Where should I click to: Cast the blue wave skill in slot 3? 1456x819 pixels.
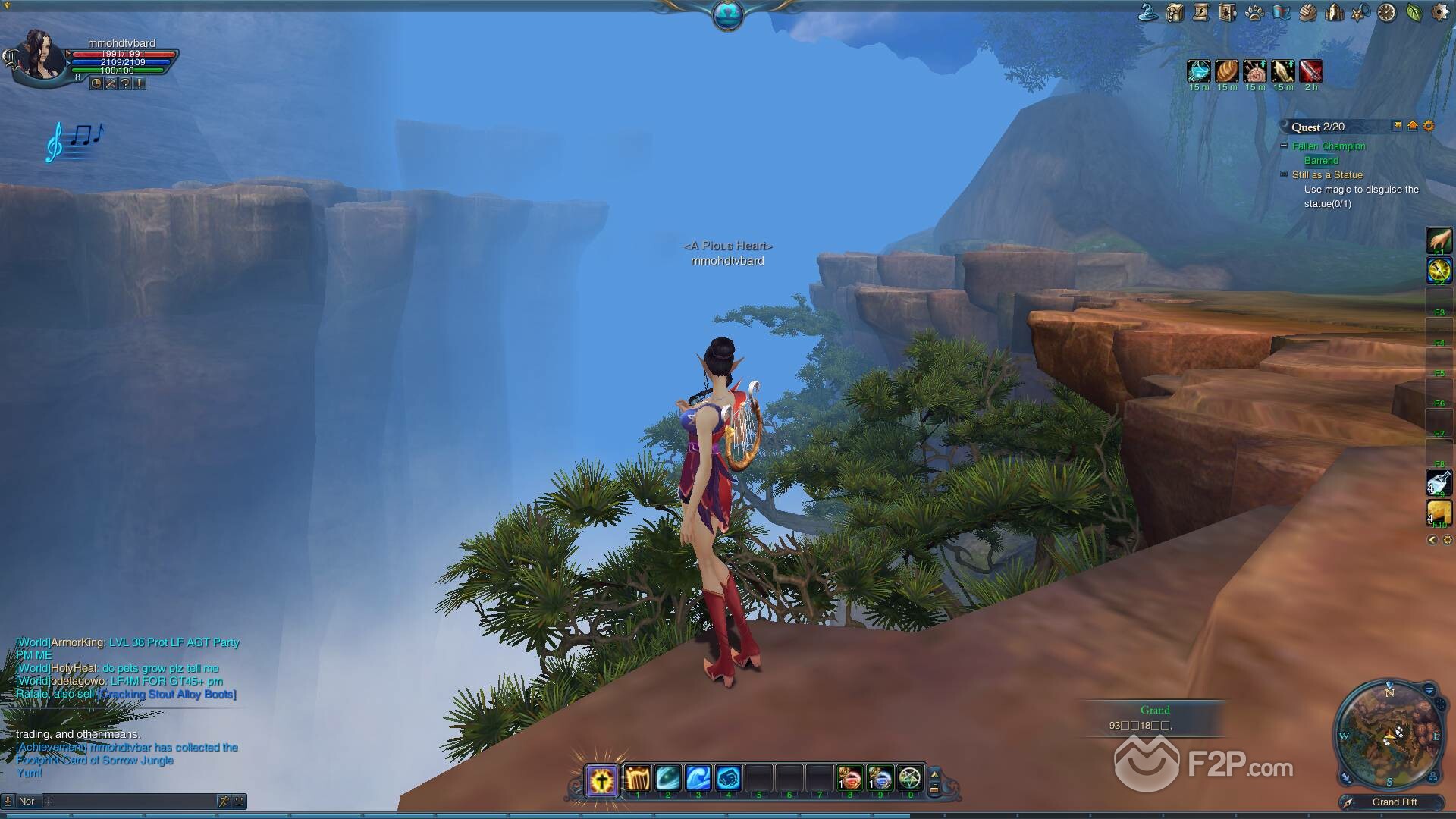tap(698, 778)
